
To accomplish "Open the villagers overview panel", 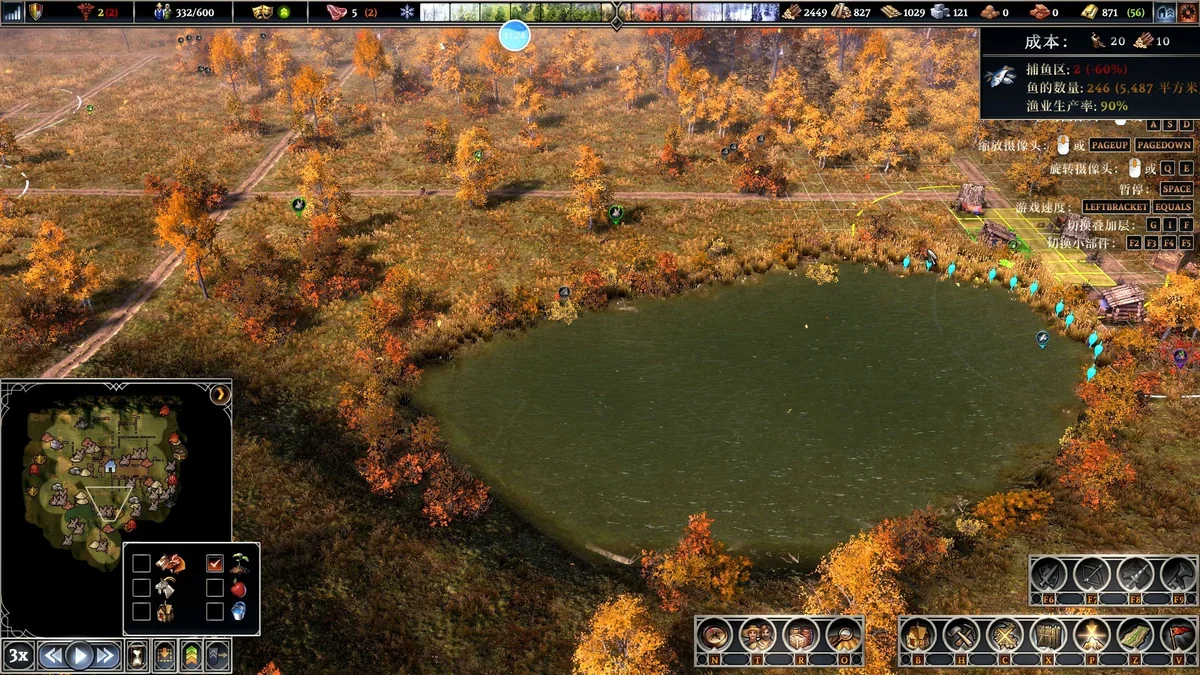I will 757,634.
